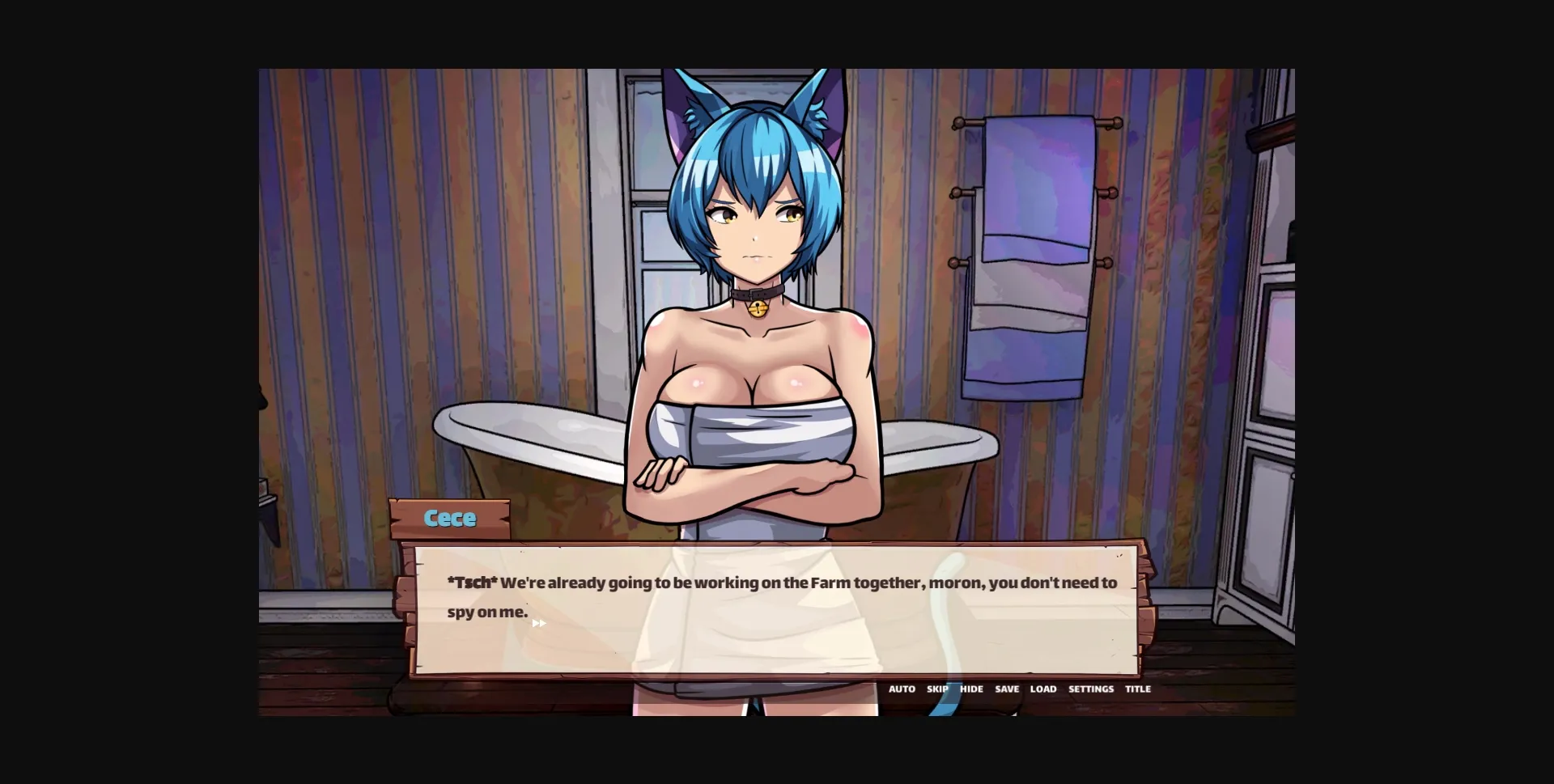Open the LOAD screen
This screenshot has width=1554, height=784.
point(1043,689)
